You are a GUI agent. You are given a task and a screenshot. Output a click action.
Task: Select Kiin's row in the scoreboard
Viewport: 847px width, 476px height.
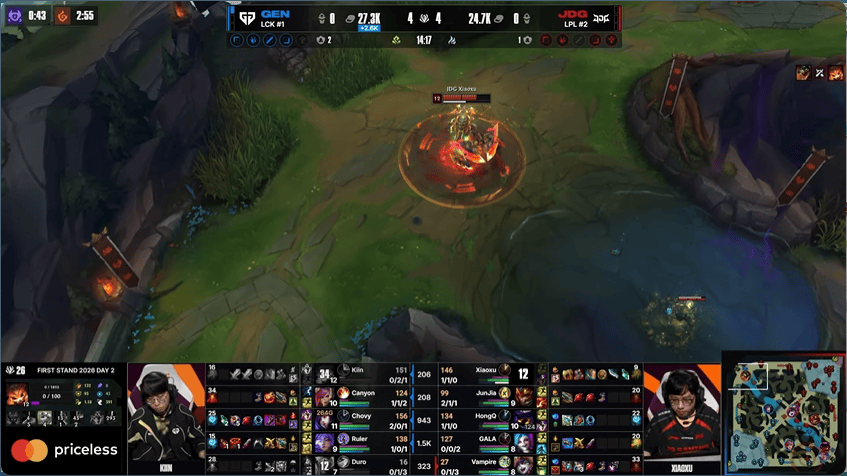[x=368, y=373]
